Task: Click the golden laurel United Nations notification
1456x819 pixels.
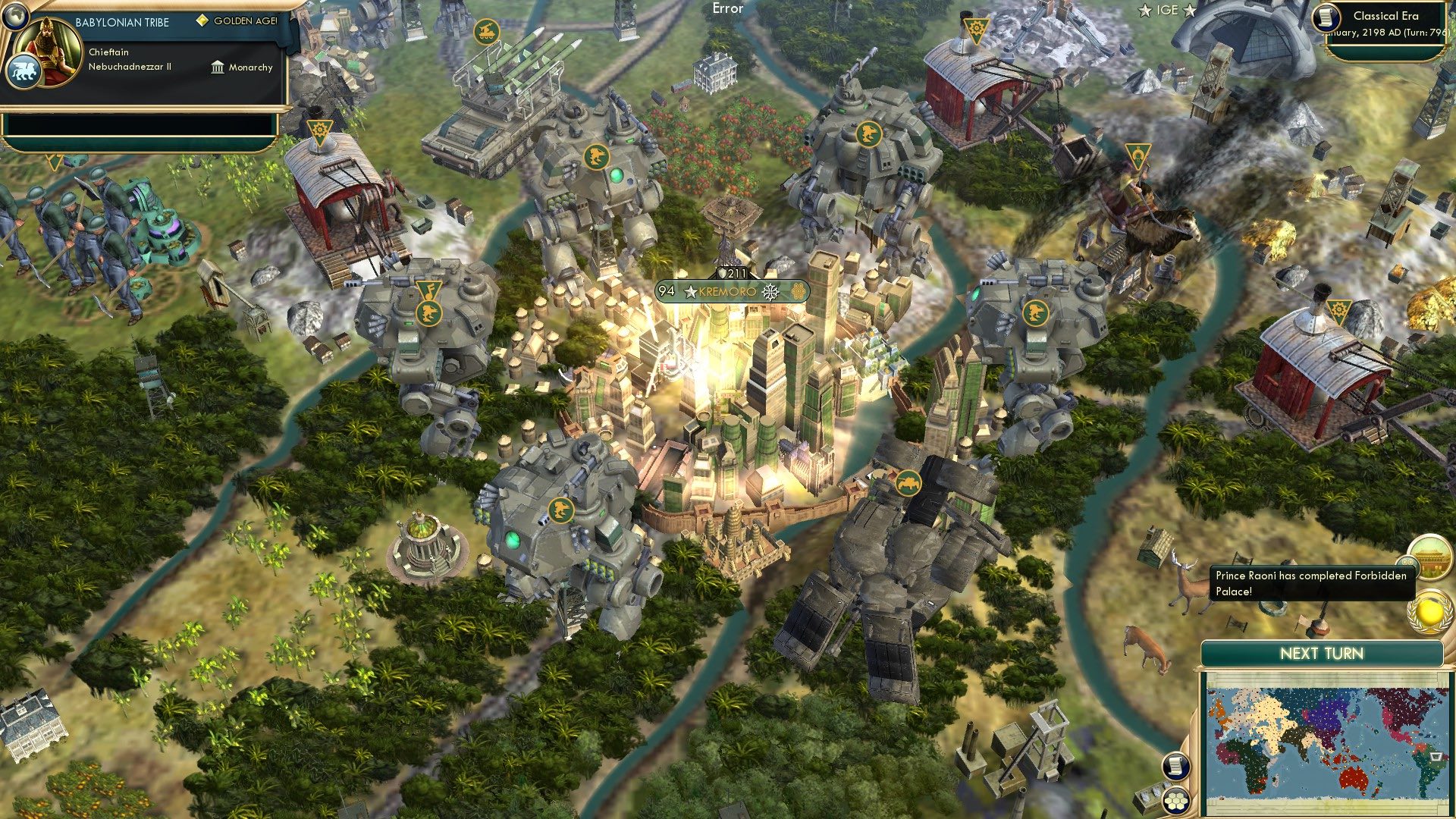Action: [1429, 610]
